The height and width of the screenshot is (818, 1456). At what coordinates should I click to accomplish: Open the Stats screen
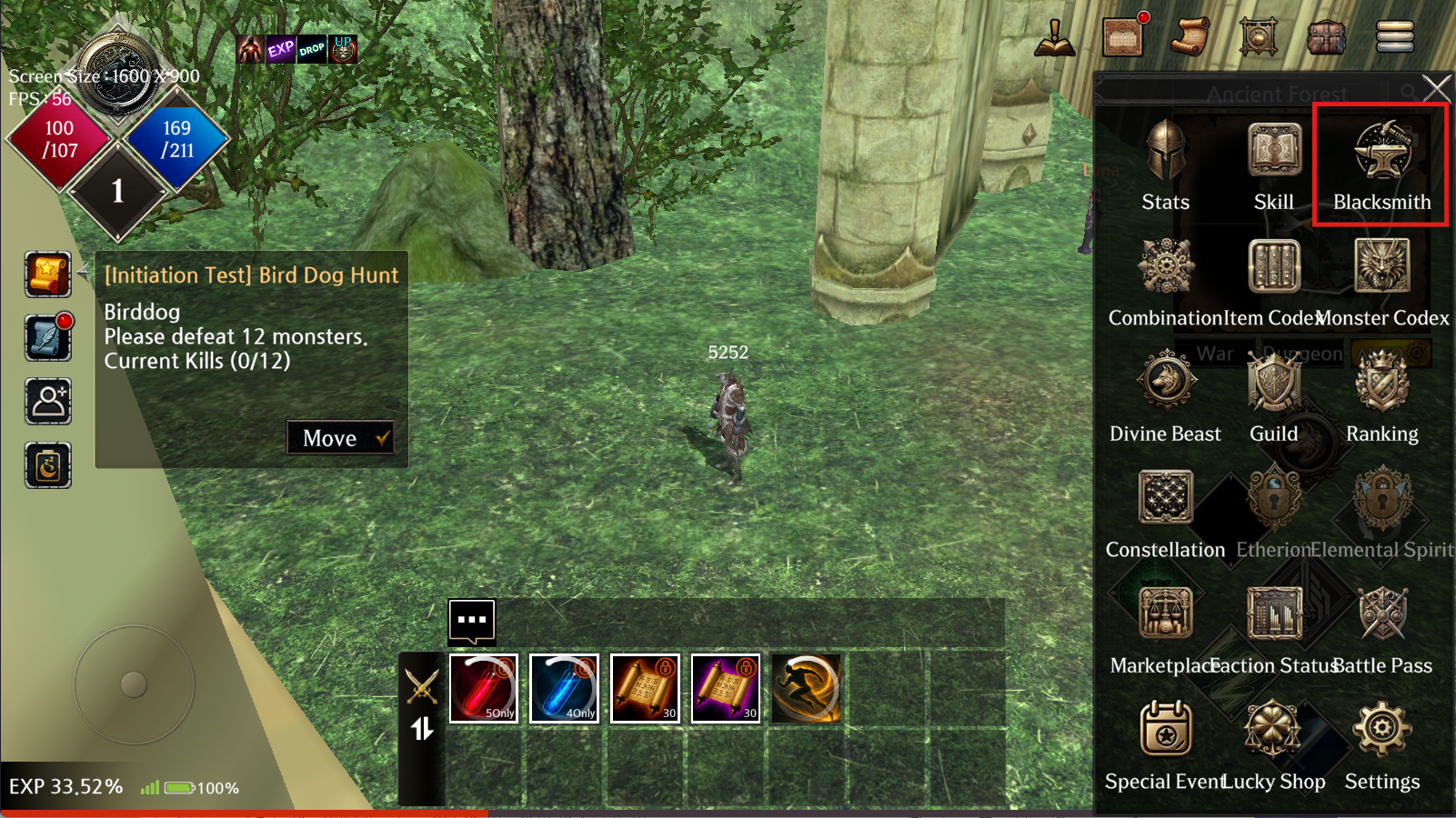pyautogui.click(x=1165, y=165)
